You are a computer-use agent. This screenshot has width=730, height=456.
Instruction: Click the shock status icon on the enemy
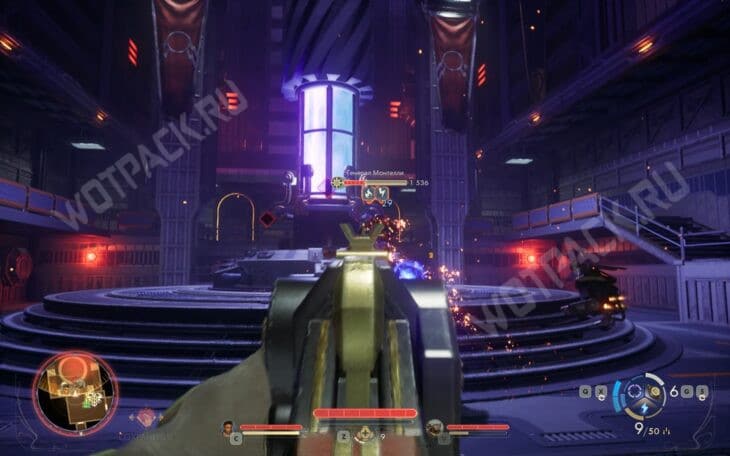click(383, 194)
